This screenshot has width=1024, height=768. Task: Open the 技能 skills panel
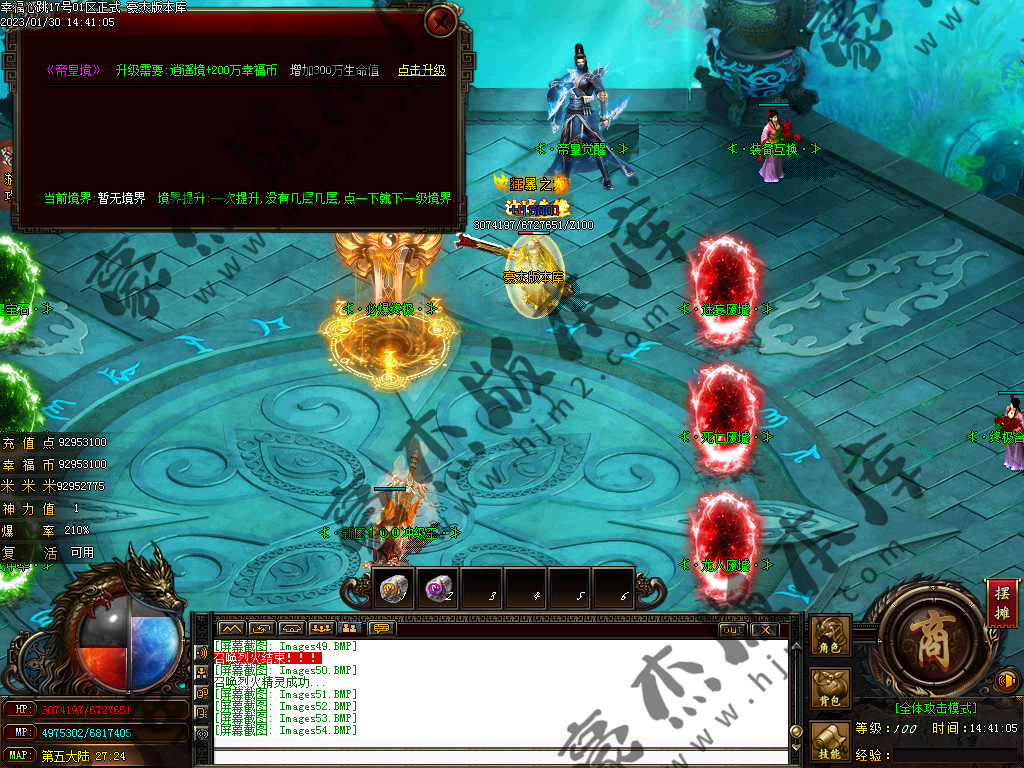tap(830, 742)
